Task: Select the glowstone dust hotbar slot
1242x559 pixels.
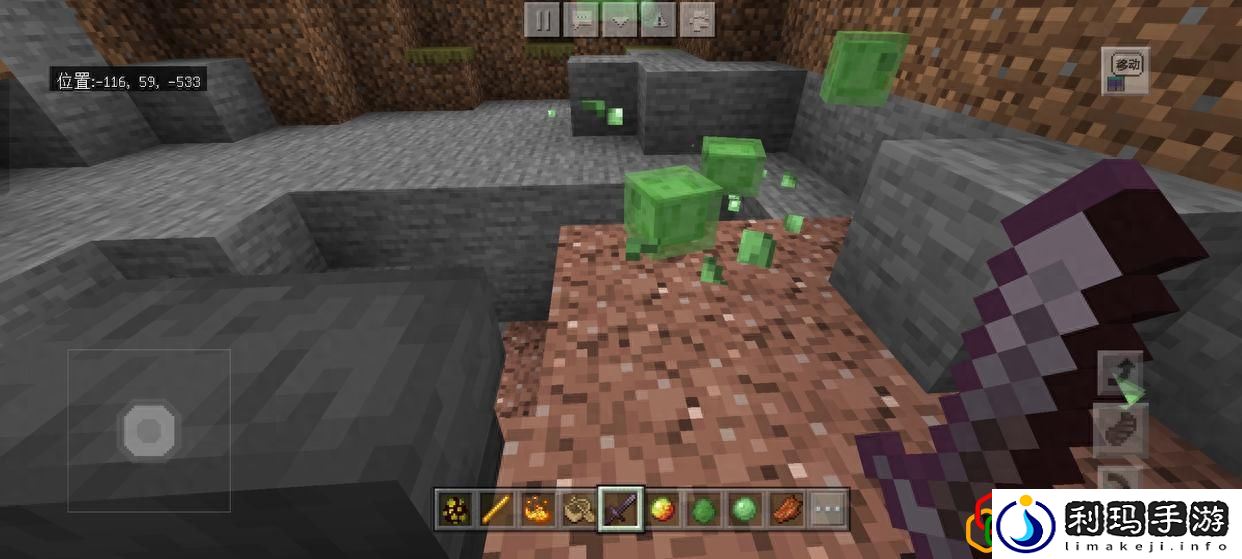Action: (455, 509)
